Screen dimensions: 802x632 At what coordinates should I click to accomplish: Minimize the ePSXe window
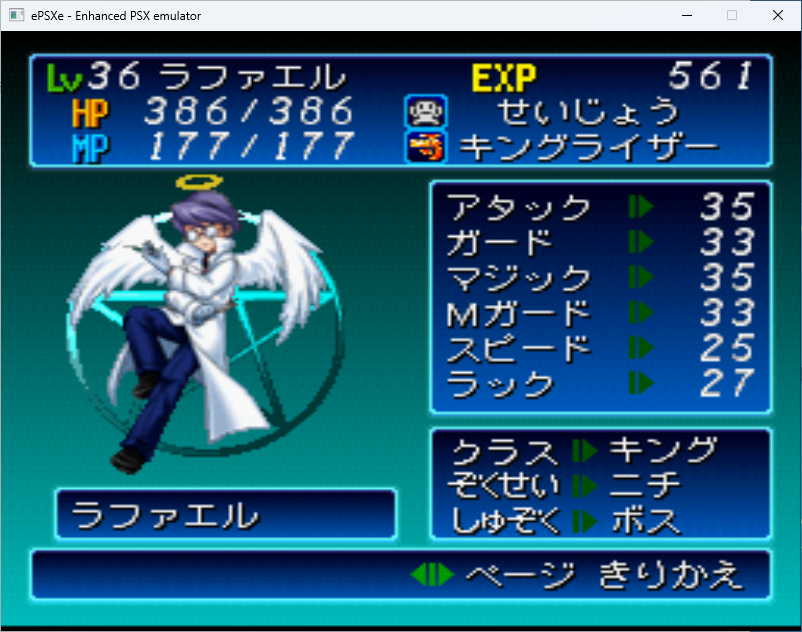[686, 15]
